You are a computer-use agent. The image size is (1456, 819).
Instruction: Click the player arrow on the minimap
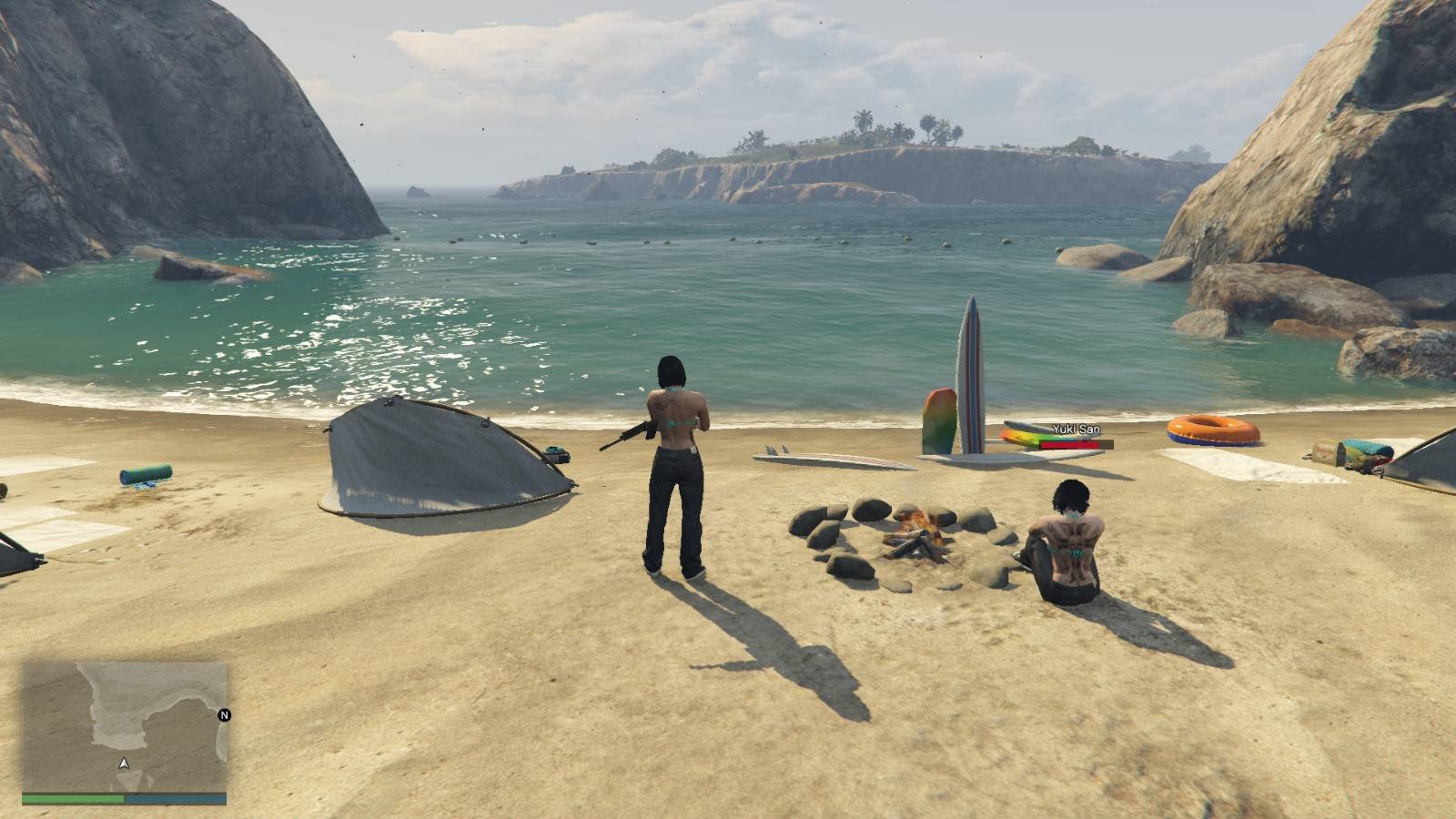coord(124,763)
